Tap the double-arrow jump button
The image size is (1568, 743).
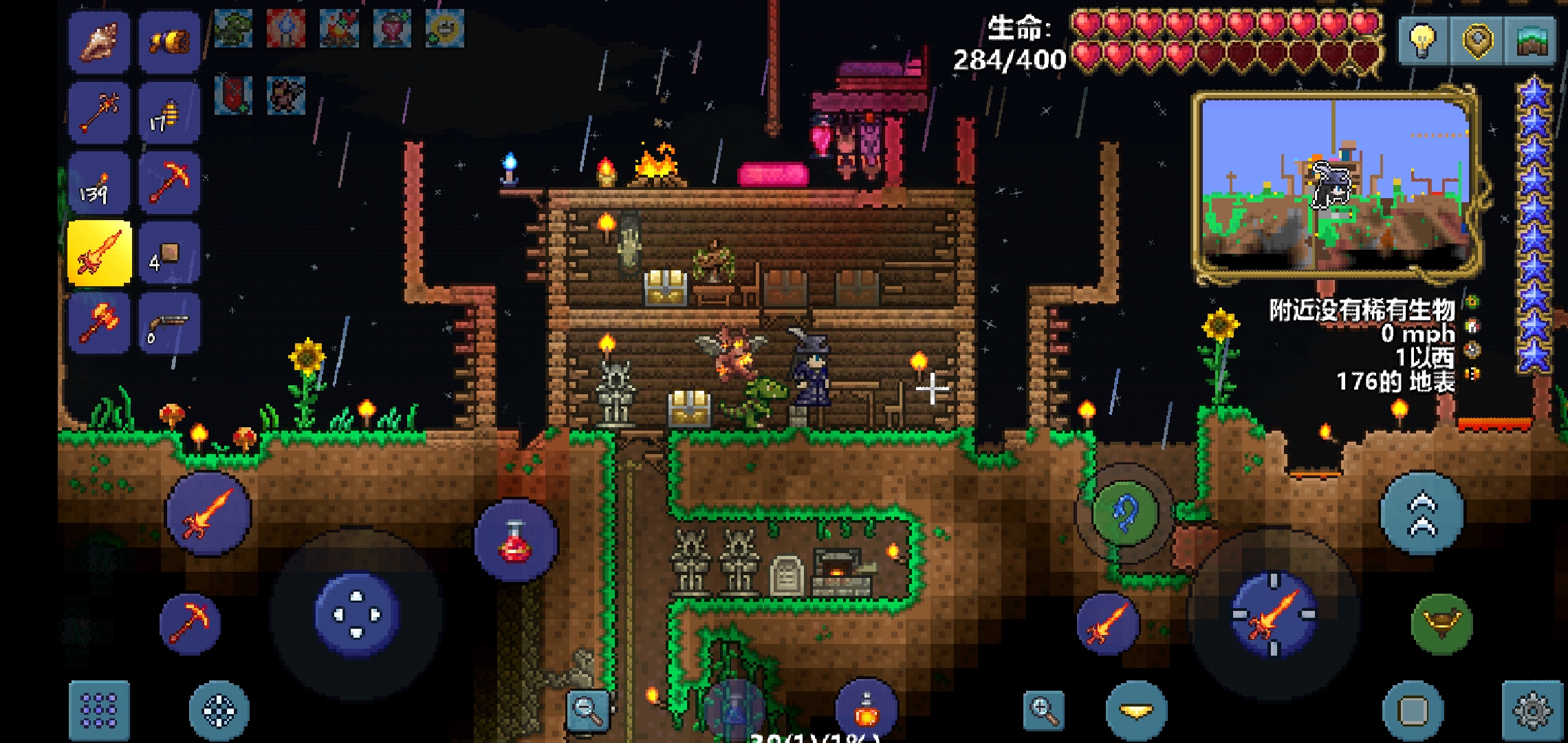coord(1422,514)
